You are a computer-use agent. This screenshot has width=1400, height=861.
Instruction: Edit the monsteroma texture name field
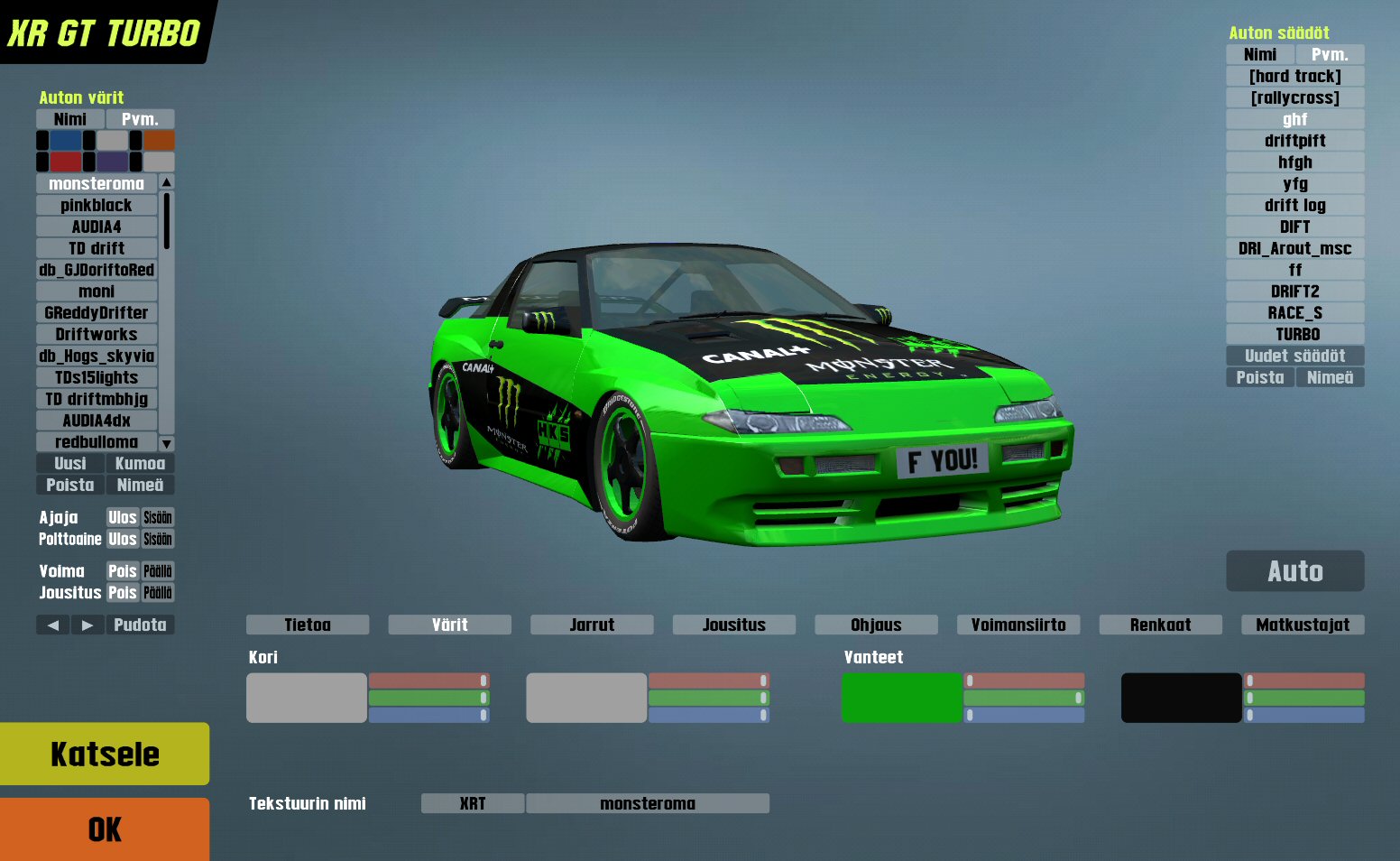pos(648,803)
